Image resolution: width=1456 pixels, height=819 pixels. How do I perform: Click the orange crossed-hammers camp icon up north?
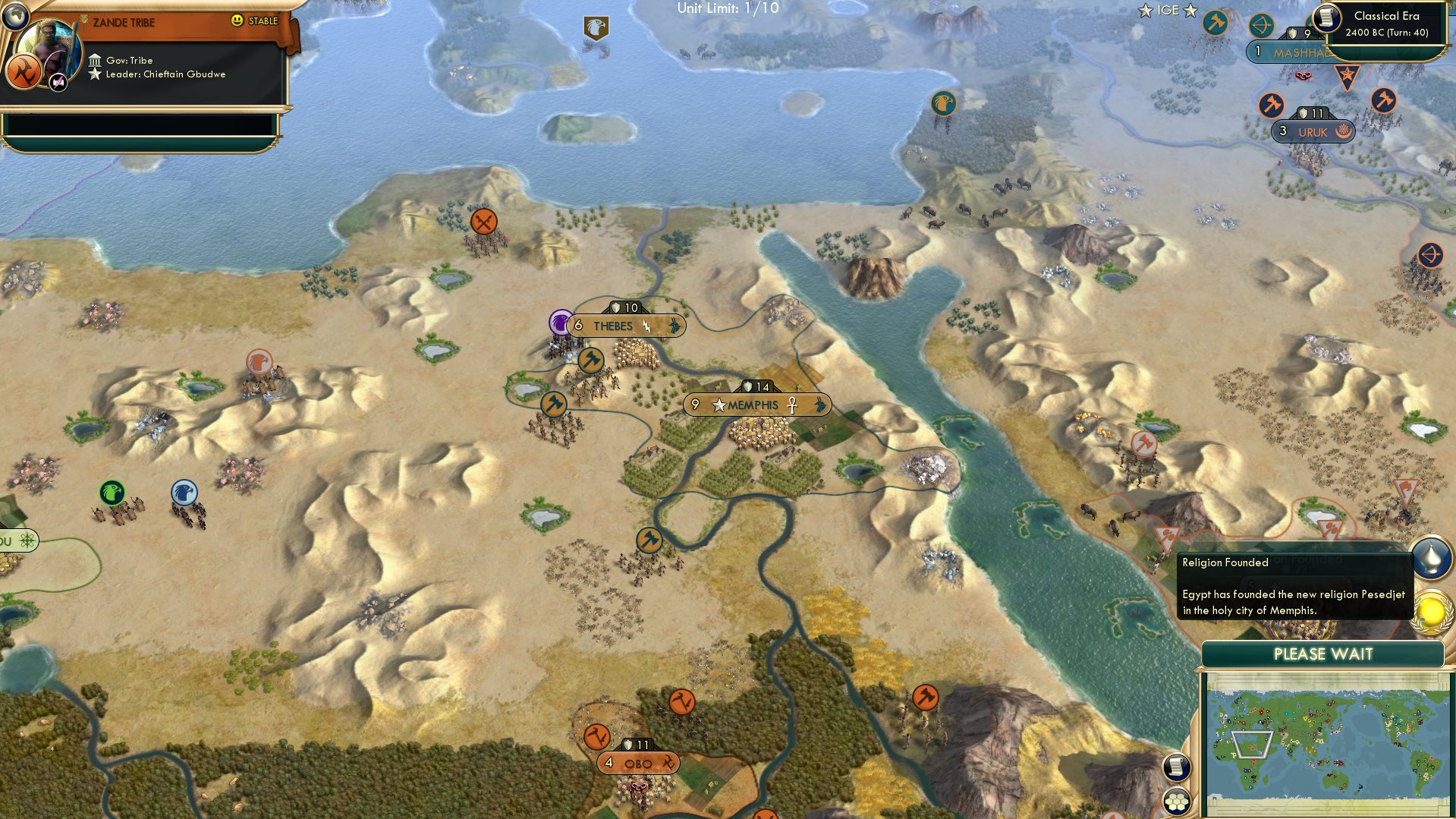pos(483,223)
